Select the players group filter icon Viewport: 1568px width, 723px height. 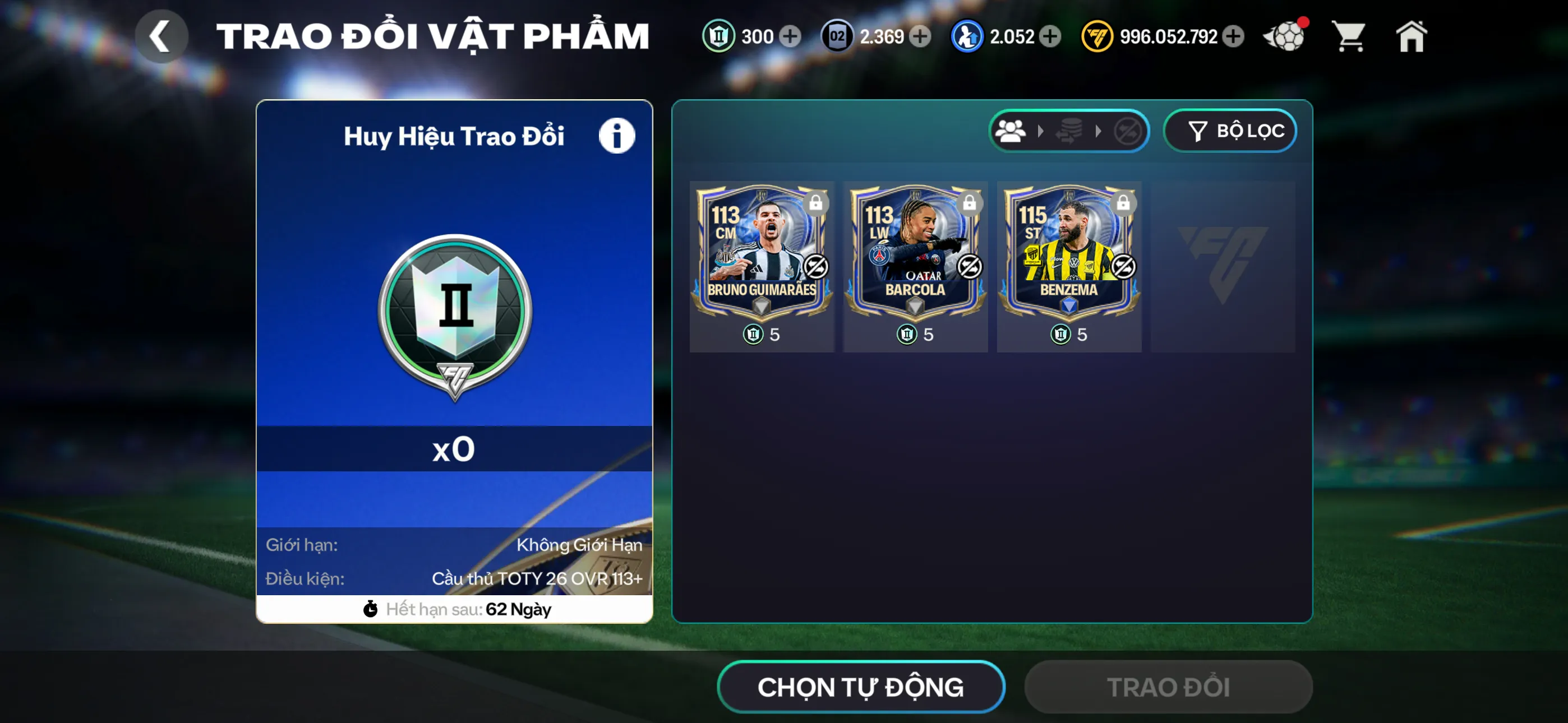coord(1010,131)
